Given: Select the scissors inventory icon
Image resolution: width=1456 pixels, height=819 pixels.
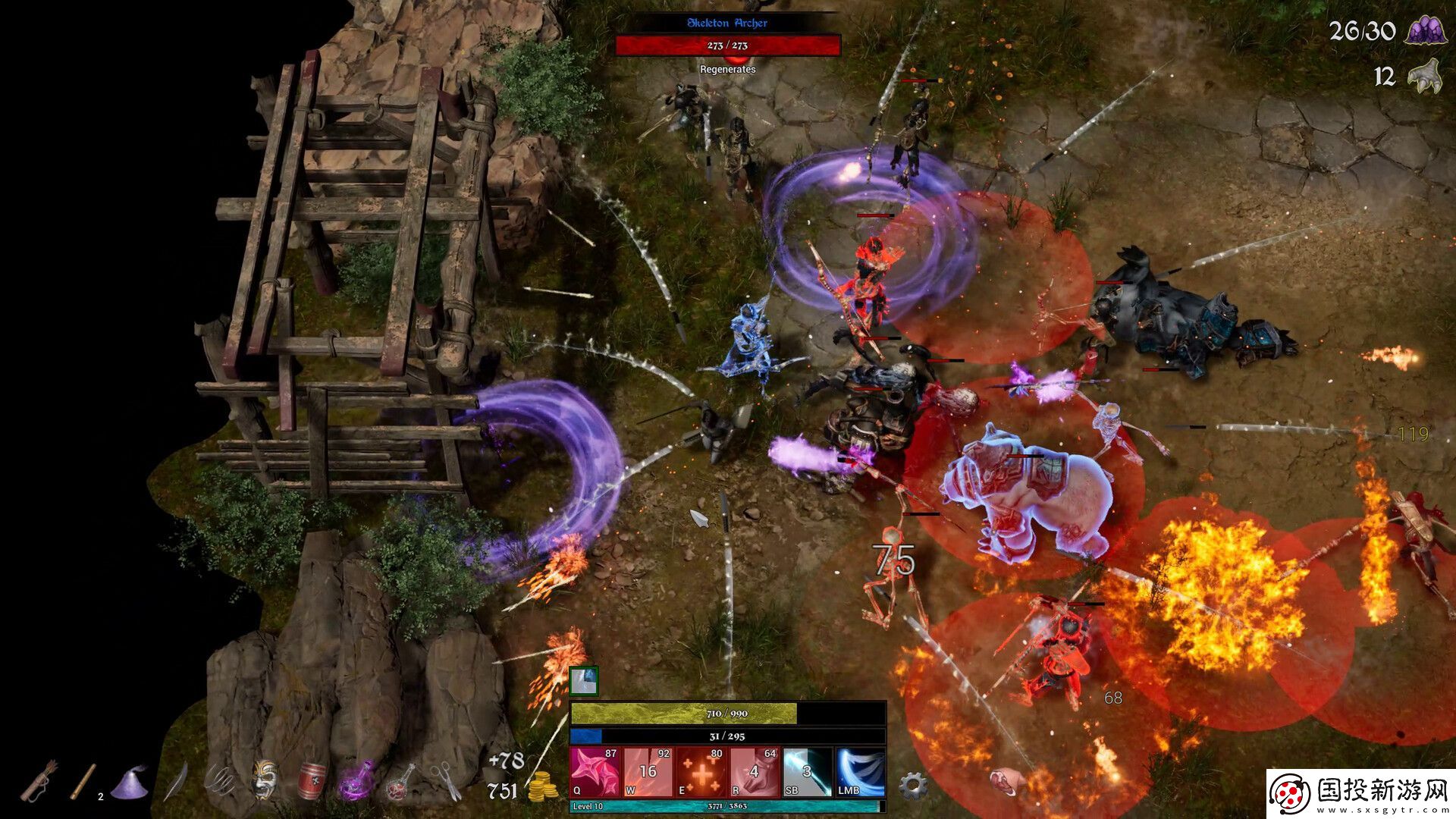Looking at the screenshot, I should click(446, 780).
